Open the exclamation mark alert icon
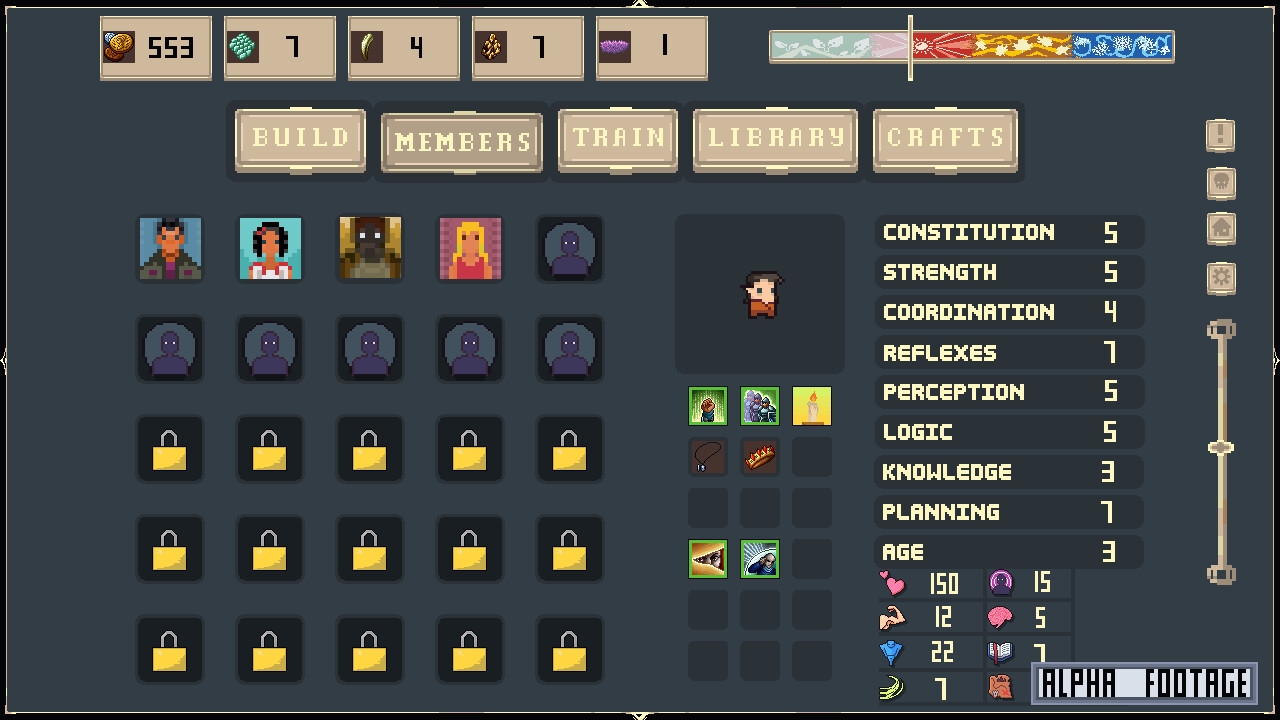Viewport: 1280px width, 720px height. click(x=1220, y=135)
